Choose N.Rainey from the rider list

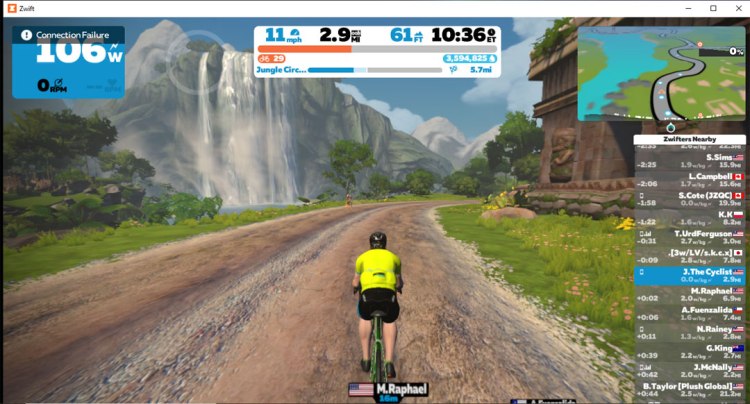(690, 332)
